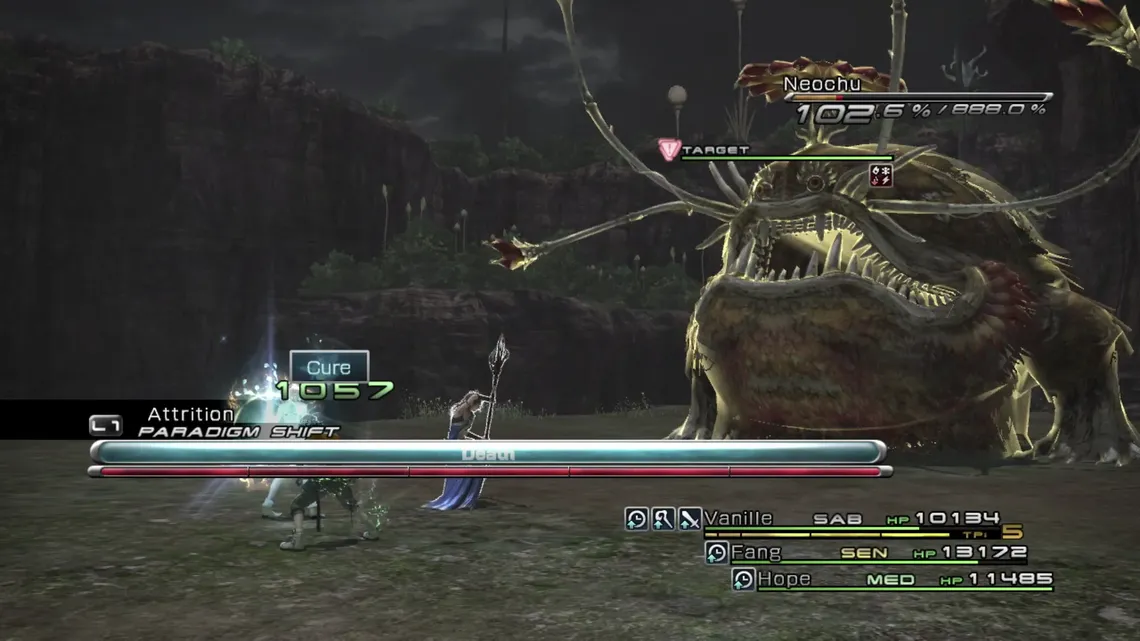
Task: Click Vanille's staff buff status icon
Action: tap(663, 519)
